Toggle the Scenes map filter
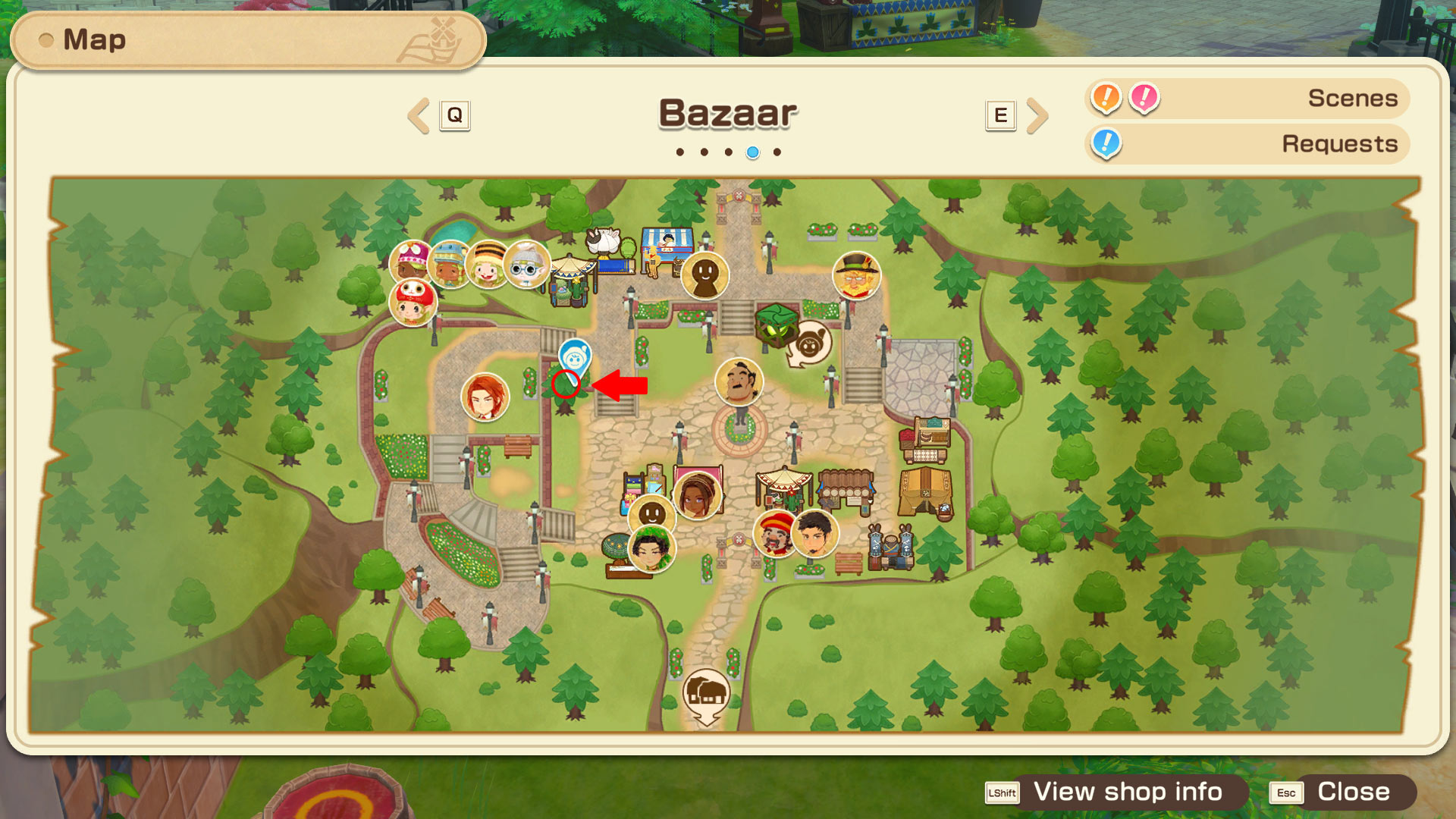 coord(1247,99)
